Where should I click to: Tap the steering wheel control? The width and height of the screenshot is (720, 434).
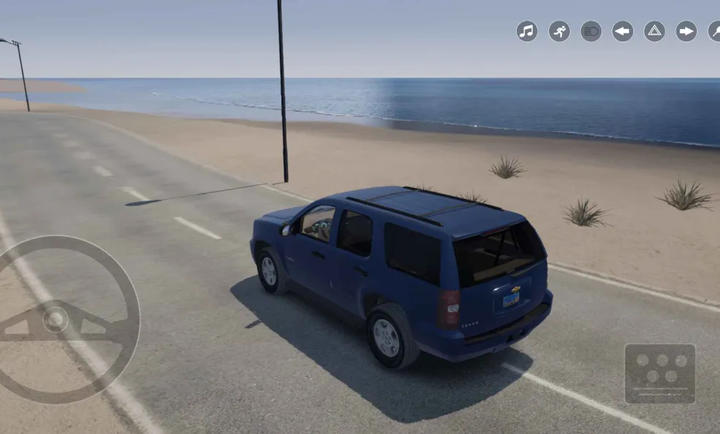[x=60, y=318]
